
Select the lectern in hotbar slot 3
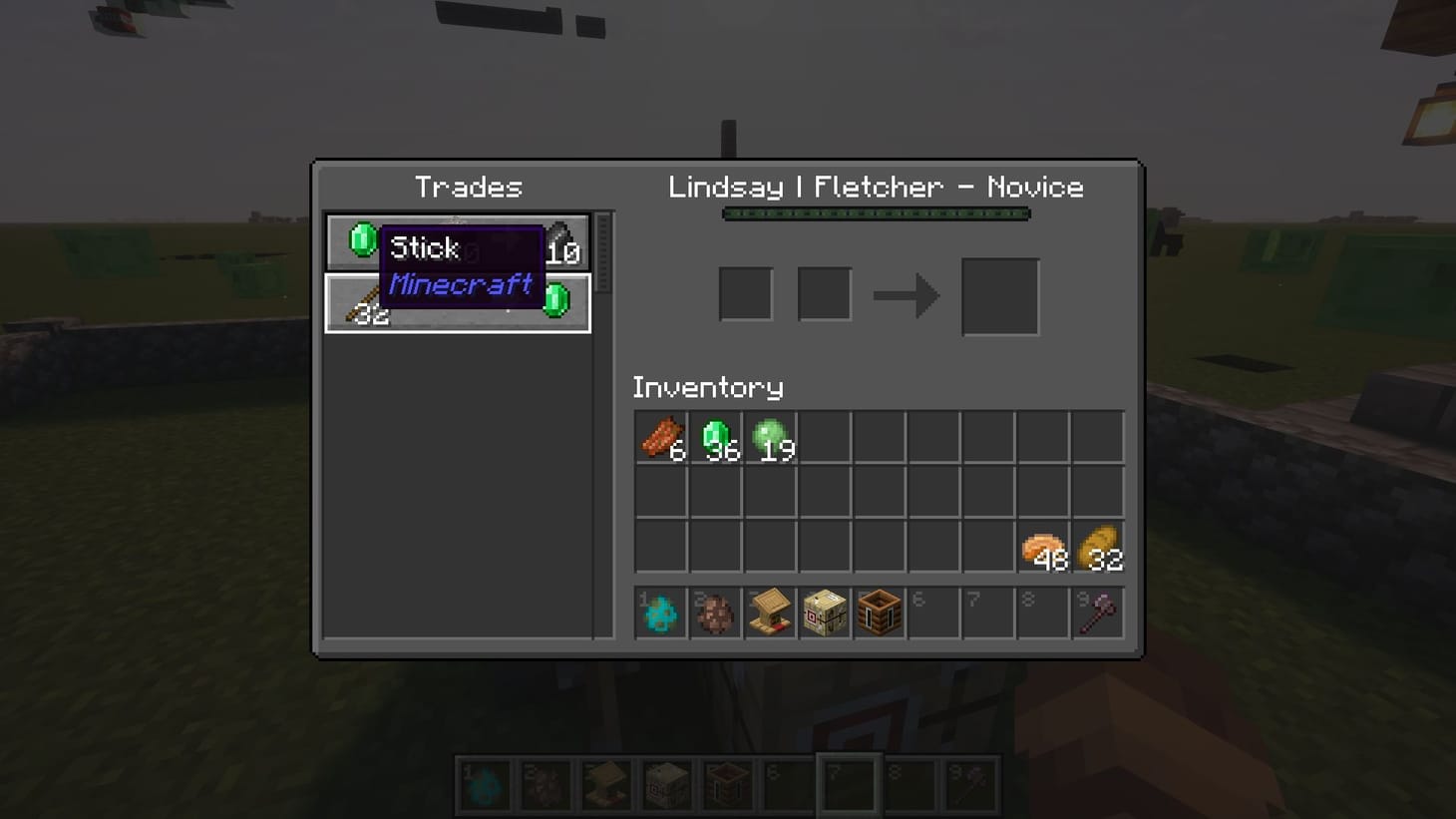770,613
